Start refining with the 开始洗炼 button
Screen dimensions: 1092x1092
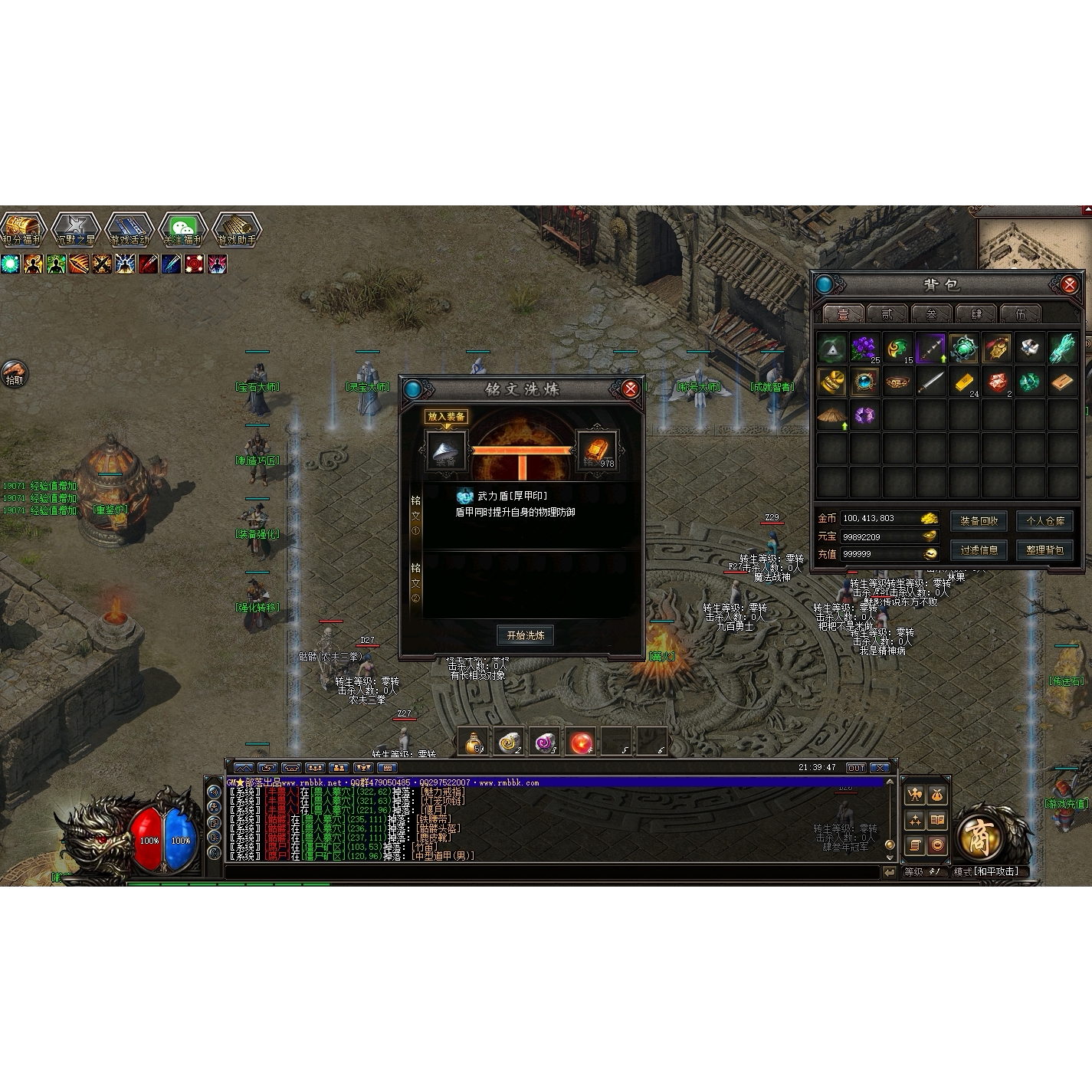pos(525,635)
